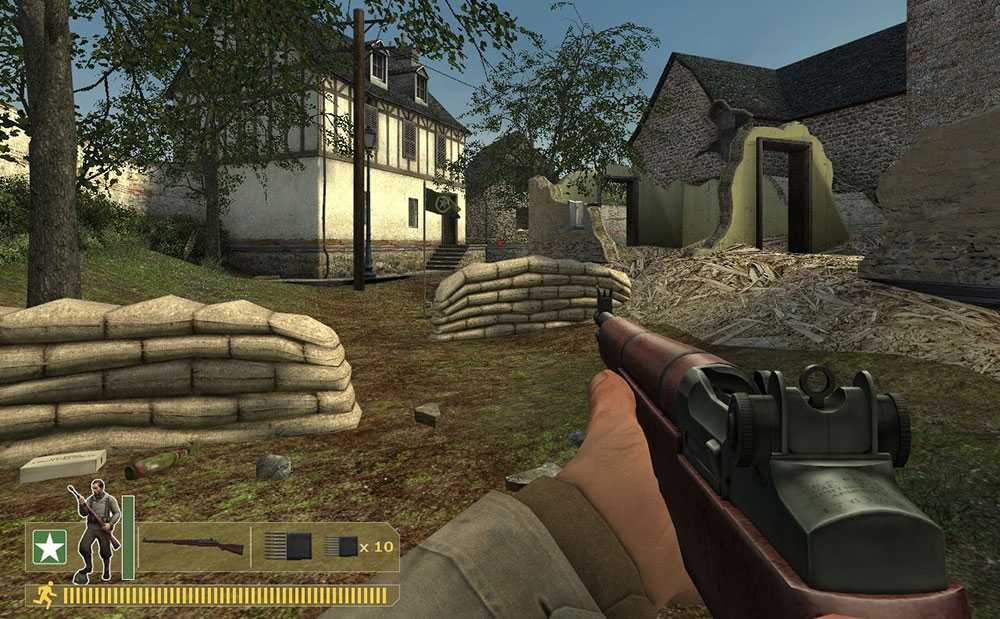Select the M1 Garand rifle weapon icon
This screenshot has width=1000, height=619.
193,546
